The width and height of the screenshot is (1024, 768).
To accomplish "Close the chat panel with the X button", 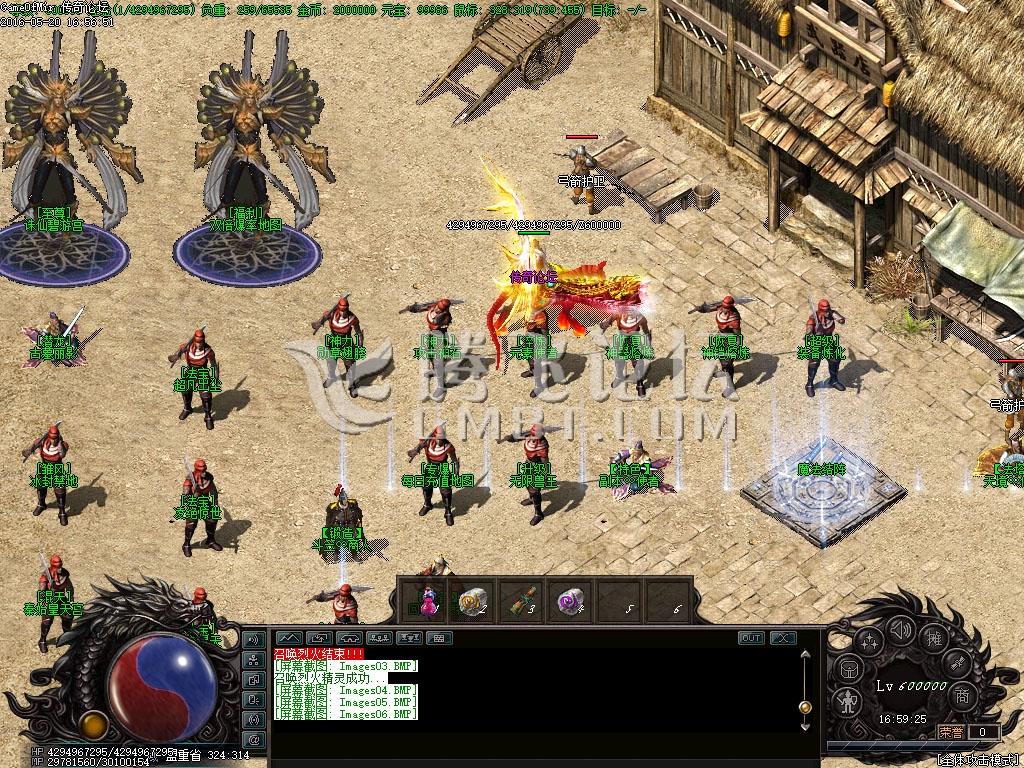I will coord(782,638).
